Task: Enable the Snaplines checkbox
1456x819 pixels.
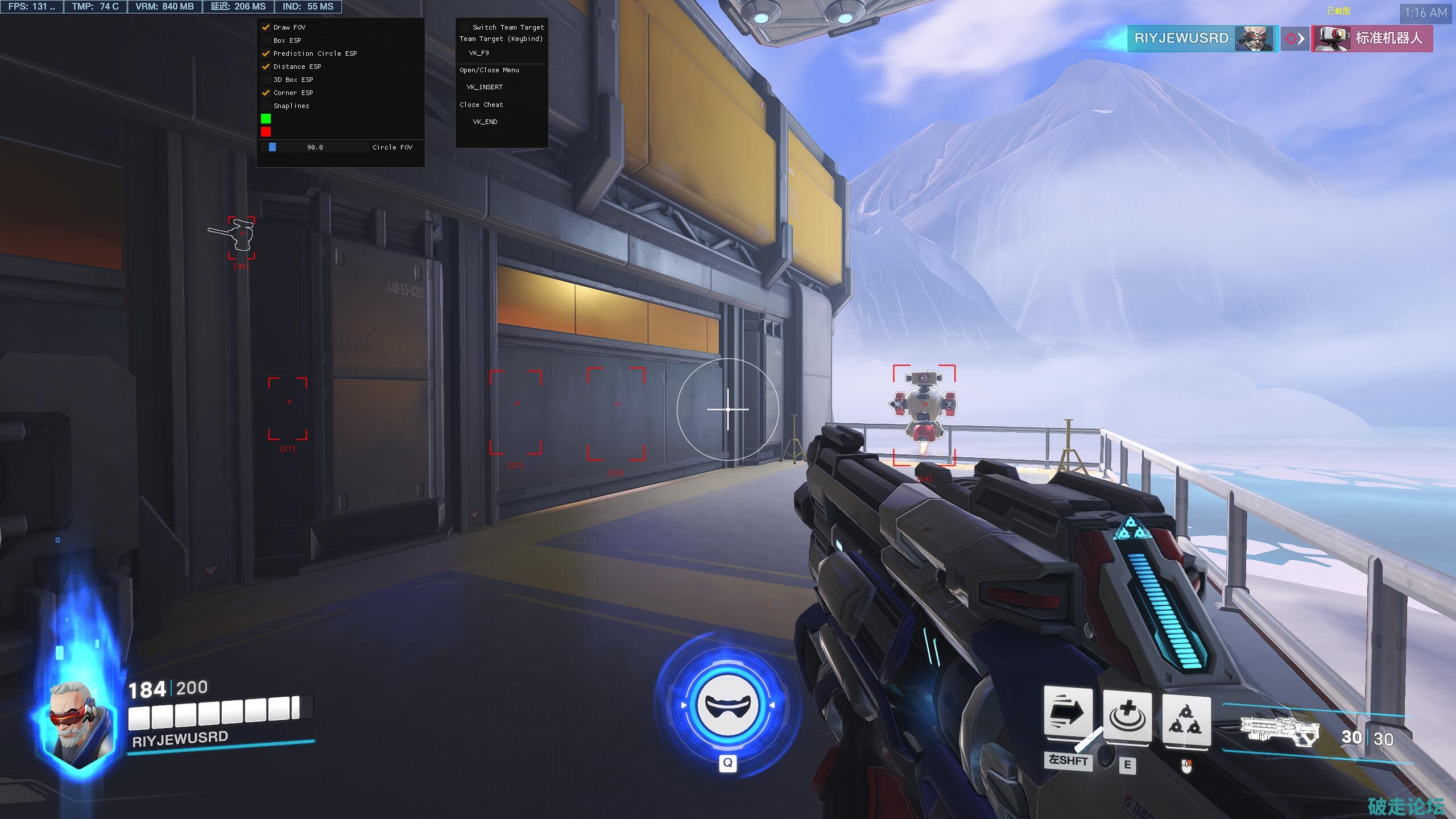Action: point(266,106)
